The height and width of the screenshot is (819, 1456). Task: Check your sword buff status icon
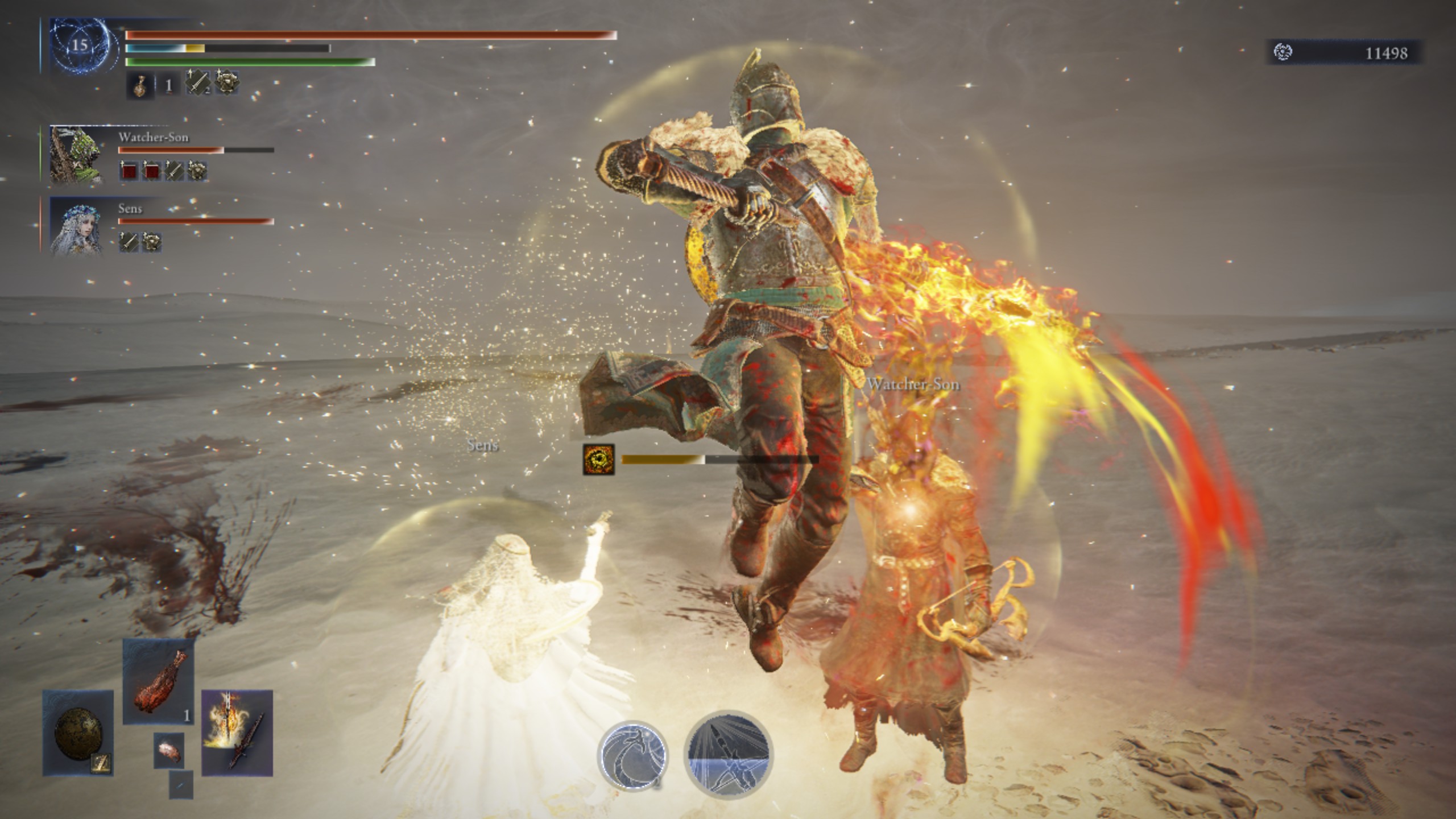(x=197, y=83)
